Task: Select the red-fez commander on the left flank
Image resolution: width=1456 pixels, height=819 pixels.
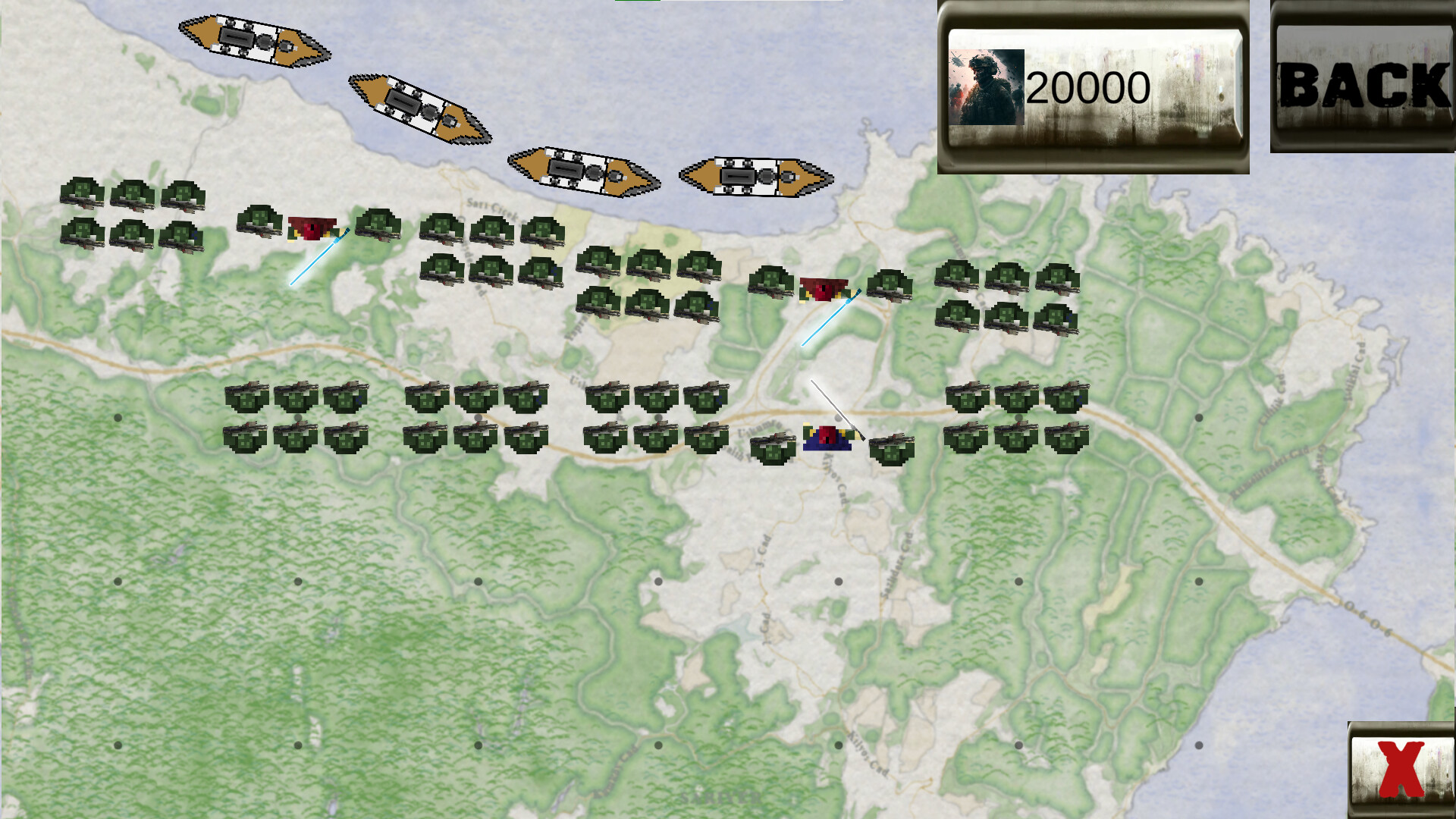Action: (x=312, y=227)
